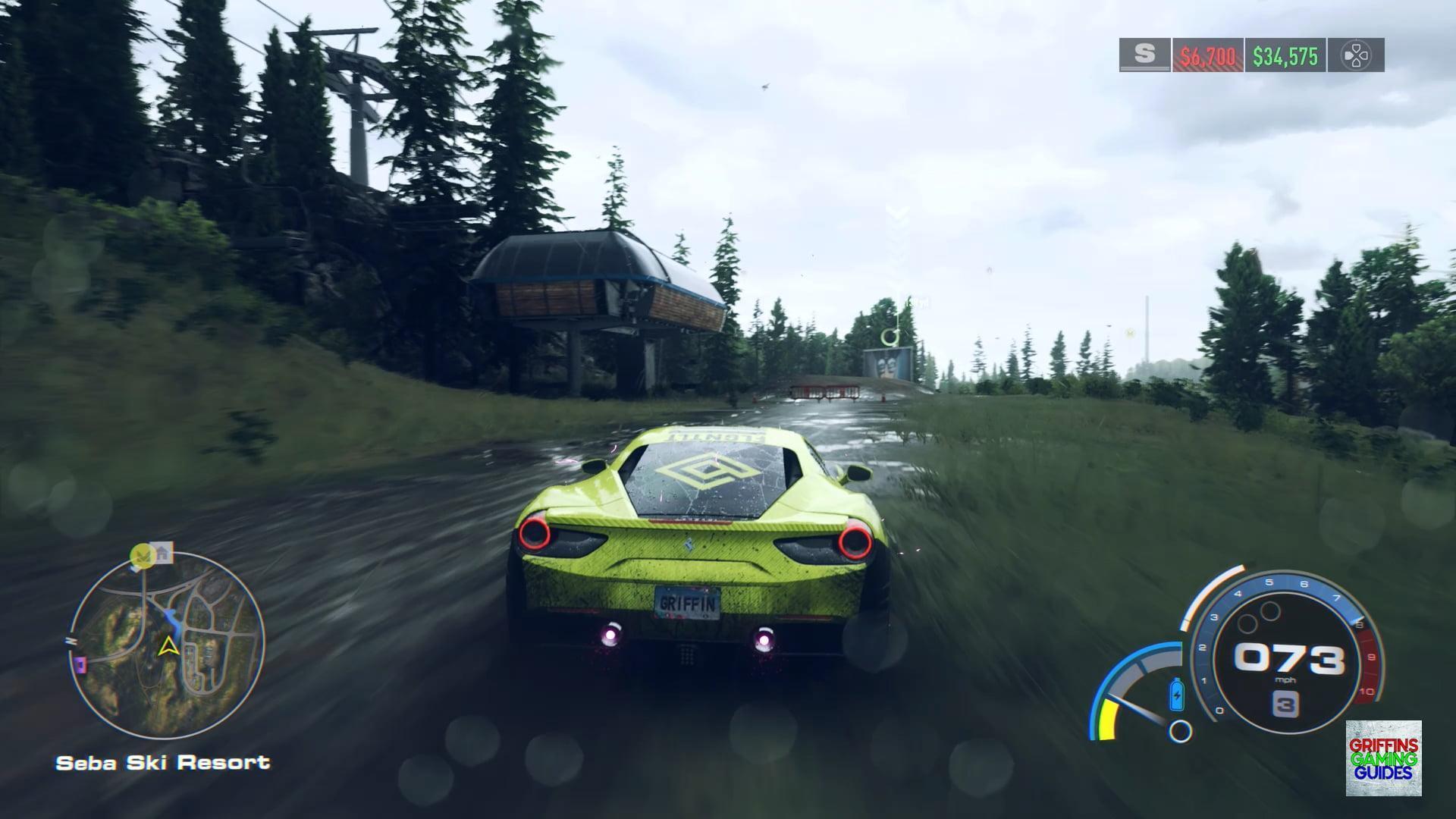
Task: Select the yellow leaf marker on the minimap
Action: click(x=140, y=556)
